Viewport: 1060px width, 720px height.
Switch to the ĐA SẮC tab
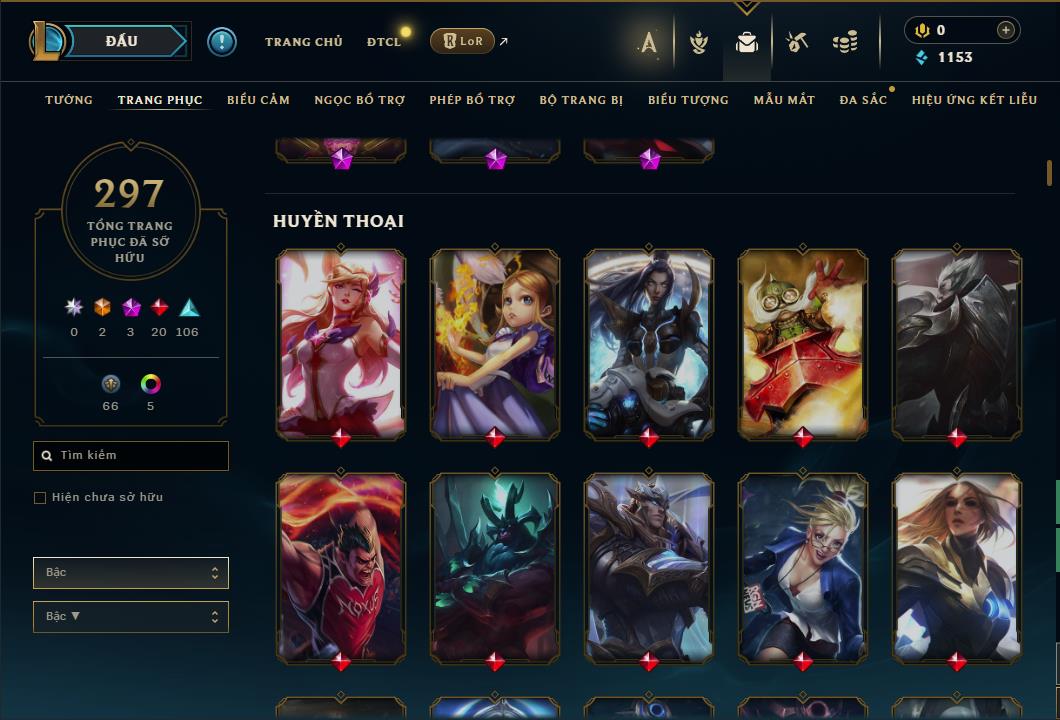863,100
